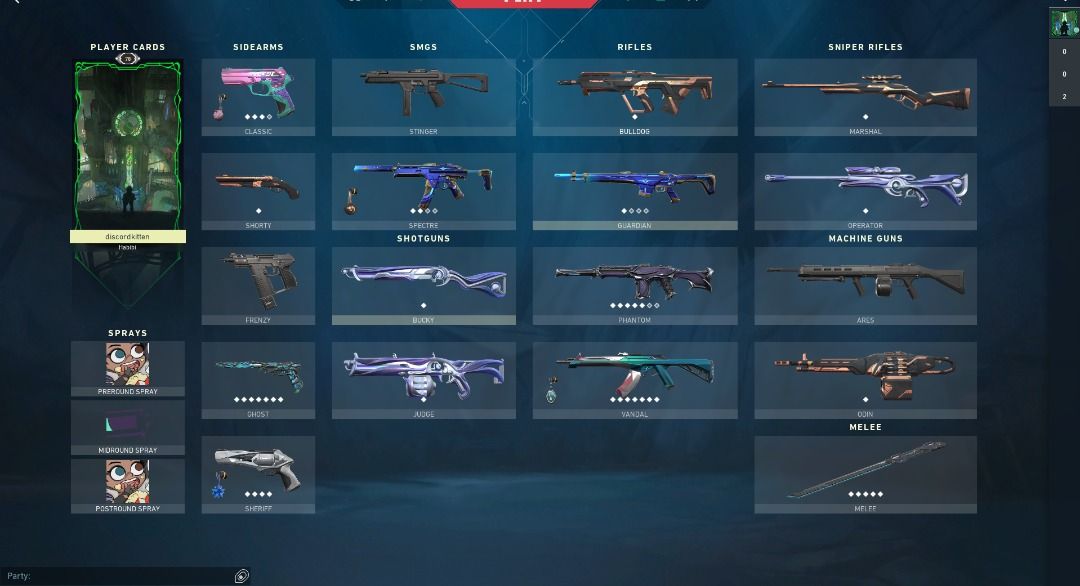Select the Guardian rifle slot
1080x586 pixels.
pos(635,191)
